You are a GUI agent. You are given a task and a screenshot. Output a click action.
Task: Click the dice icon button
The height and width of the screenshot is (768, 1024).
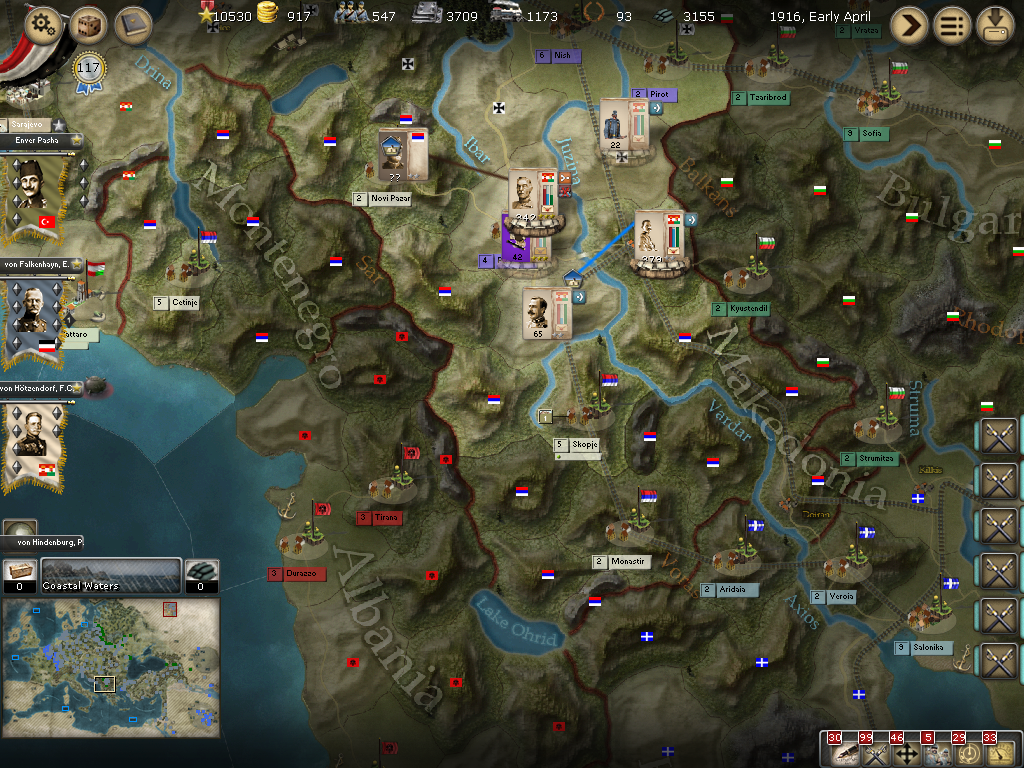(89, 25)
